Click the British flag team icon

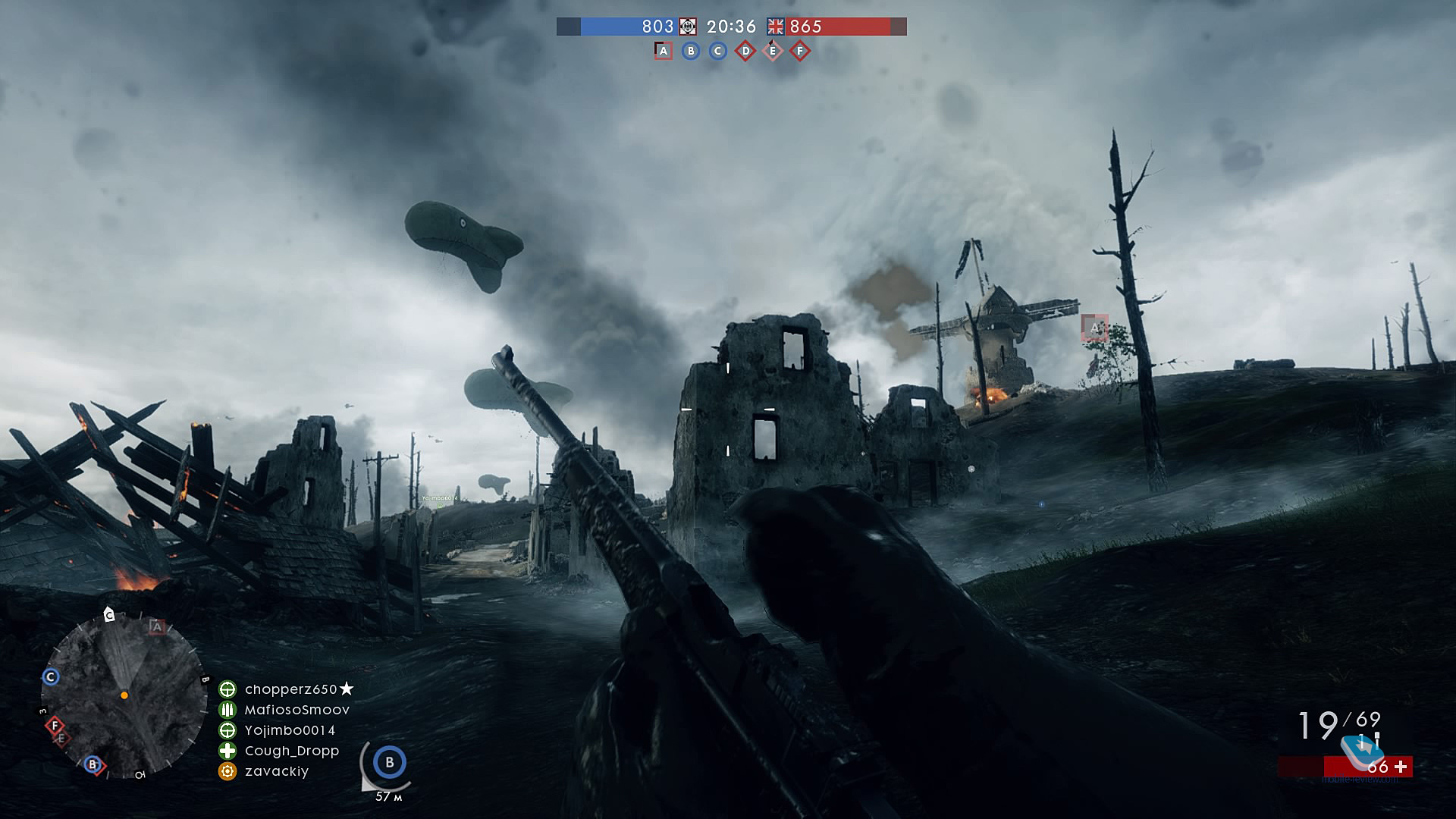tap(775, 27)
